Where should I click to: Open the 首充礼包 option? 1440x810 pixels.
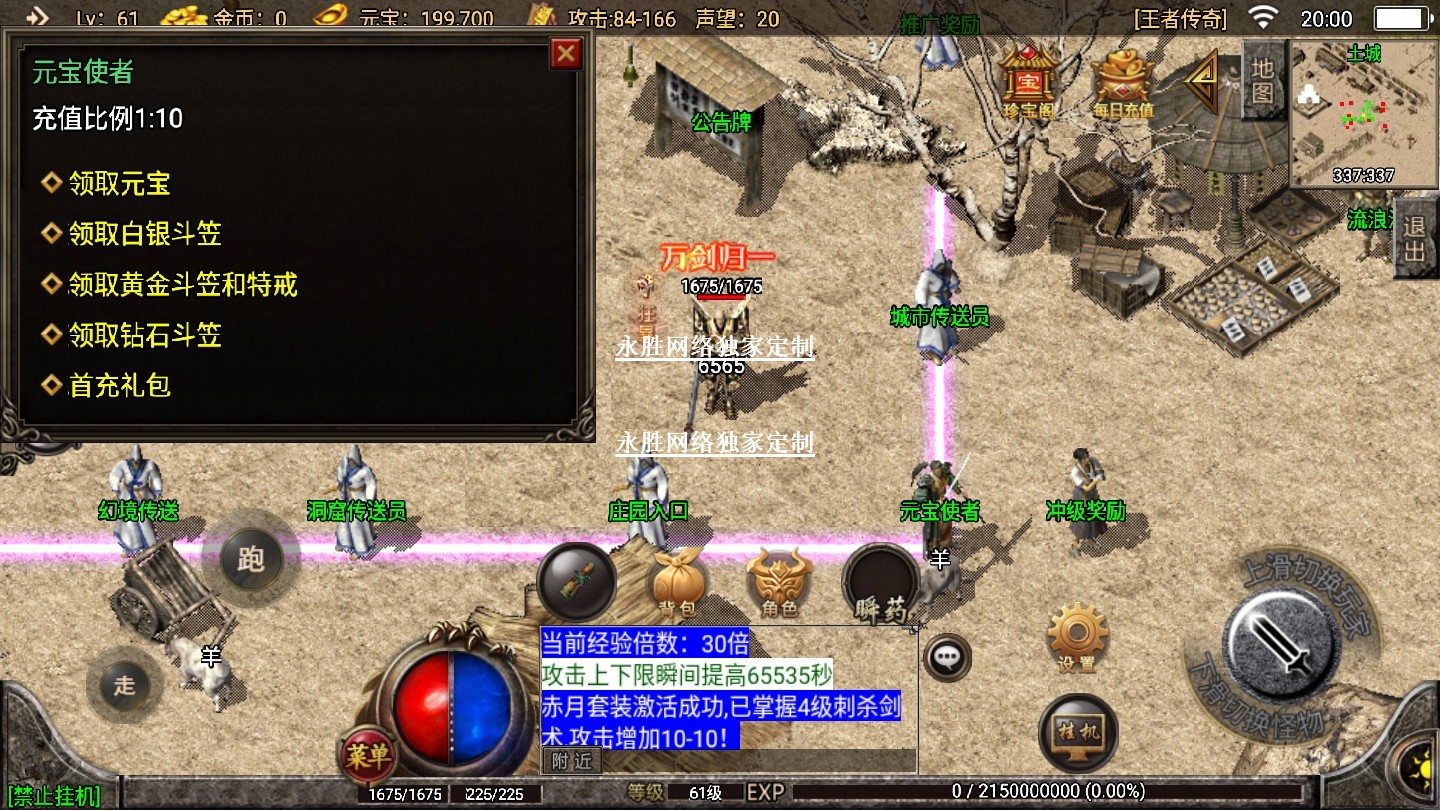click(x=119, y=385)
